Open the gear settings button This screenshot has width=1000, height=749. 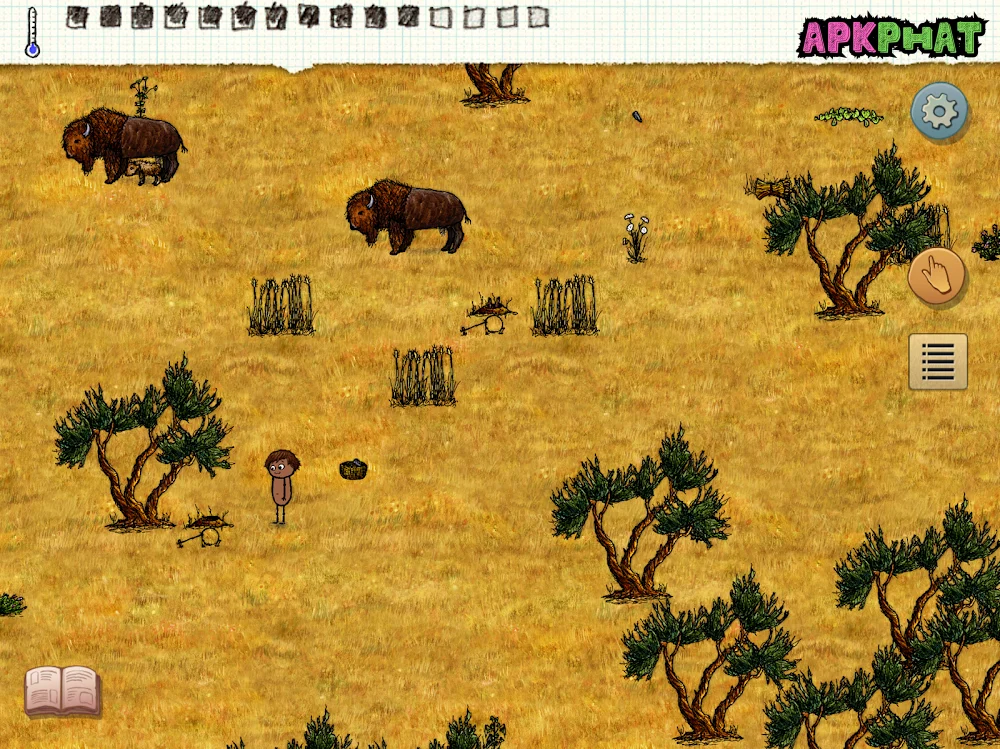point(939,111)
